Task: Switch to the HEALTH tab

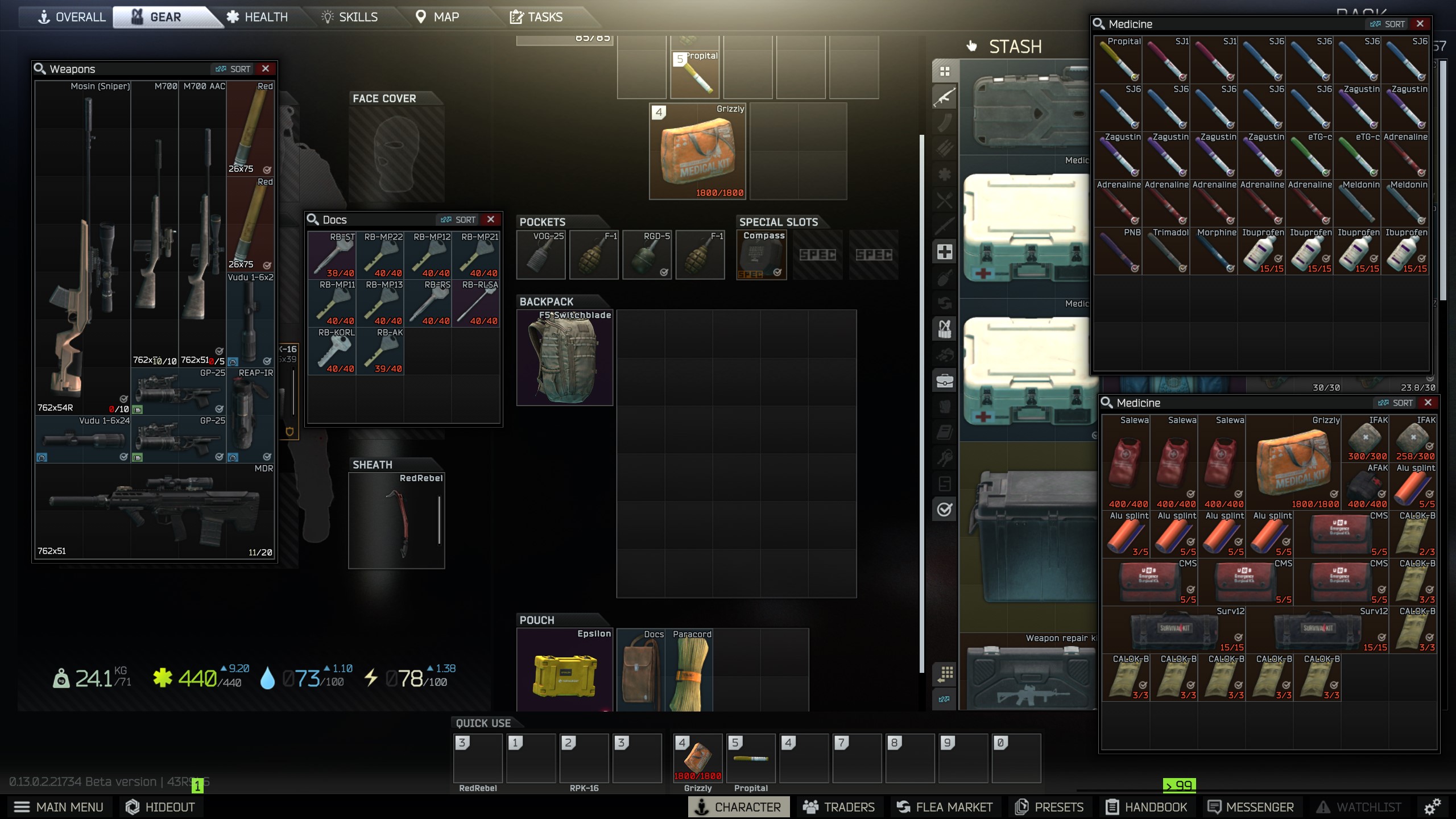Action: (x=266, y=16)
